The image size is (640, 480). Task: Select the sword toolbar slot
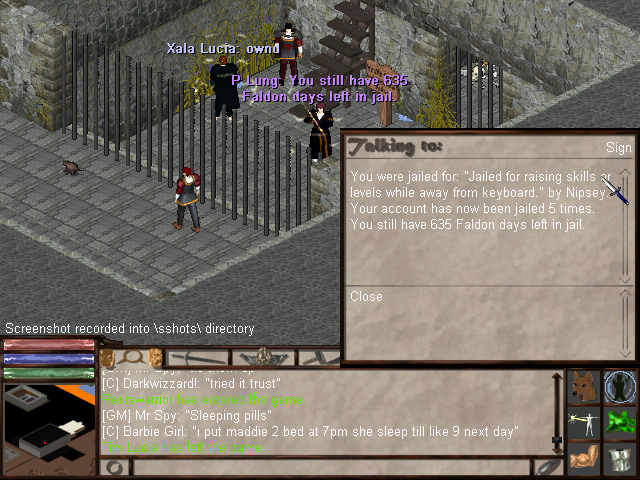click(195, 357)
